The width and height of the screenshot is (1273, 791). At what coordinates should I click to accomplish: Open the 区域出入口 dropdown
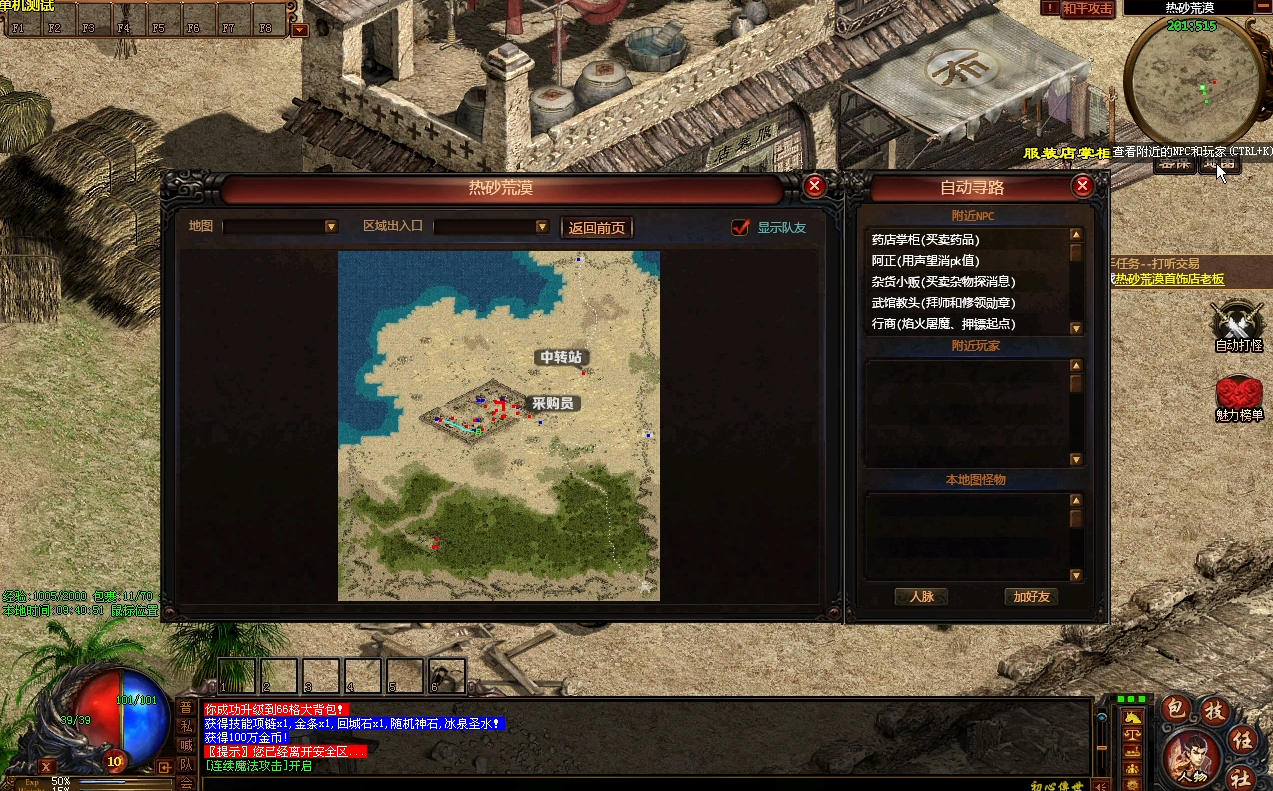point(542,227)
